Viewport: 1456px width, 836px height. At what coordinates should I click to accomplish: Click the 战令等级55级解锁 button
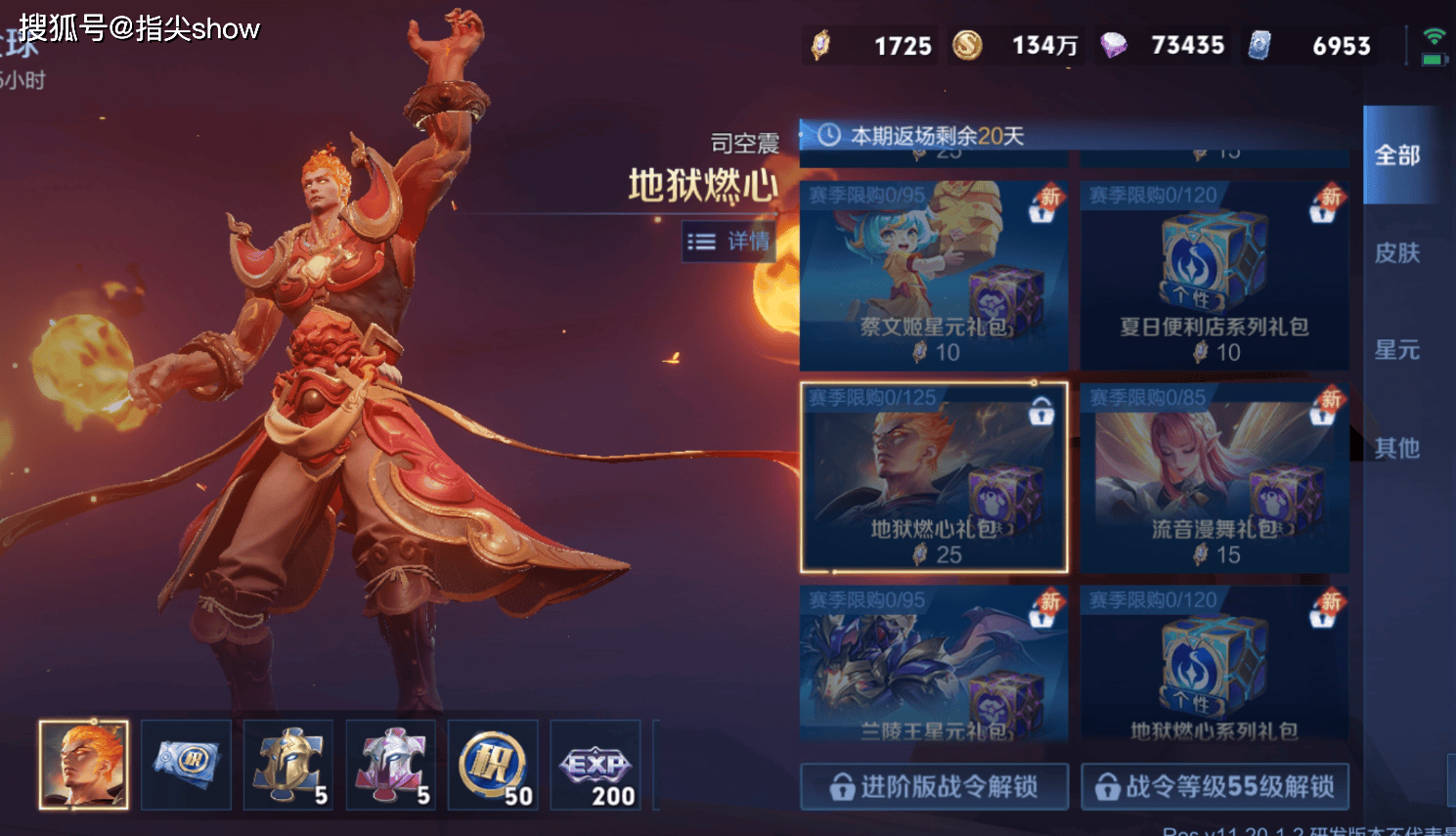(x=1214, y=786)
